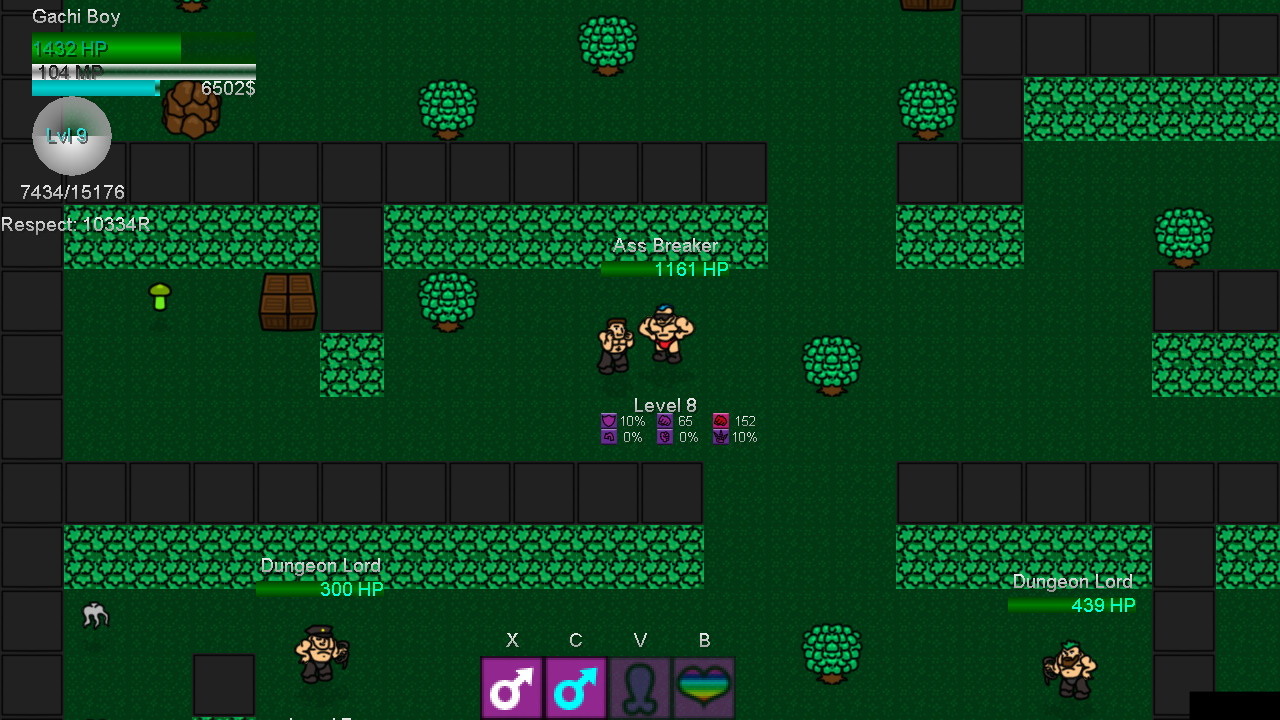Screen dimensions: 1280x720
Task: Select the white male symbol skill in slot X
Action: [x=512, y=686]
